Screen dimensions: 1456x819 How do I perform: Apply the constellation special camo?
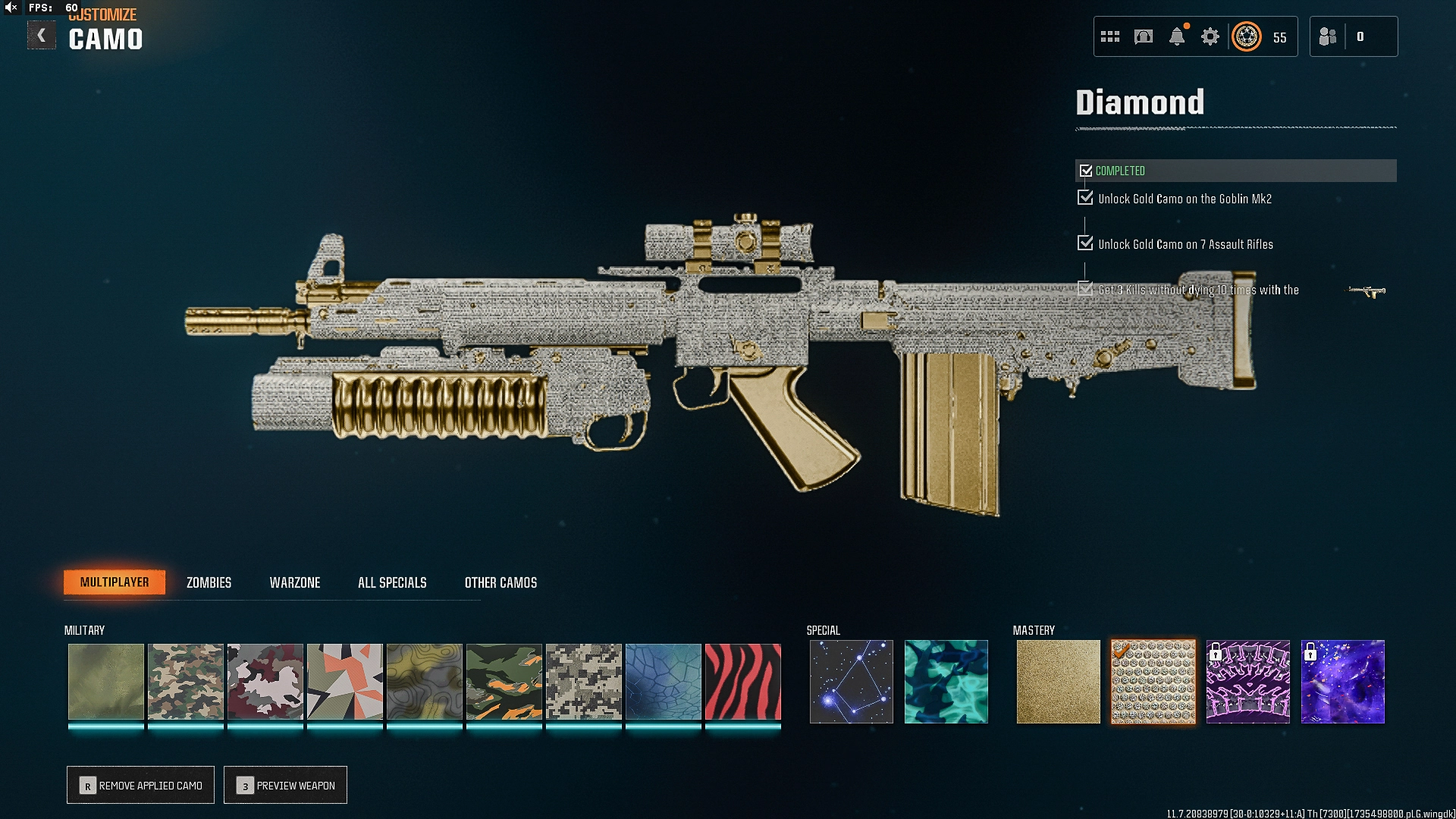pyautogui.click(x=851, y=682)
